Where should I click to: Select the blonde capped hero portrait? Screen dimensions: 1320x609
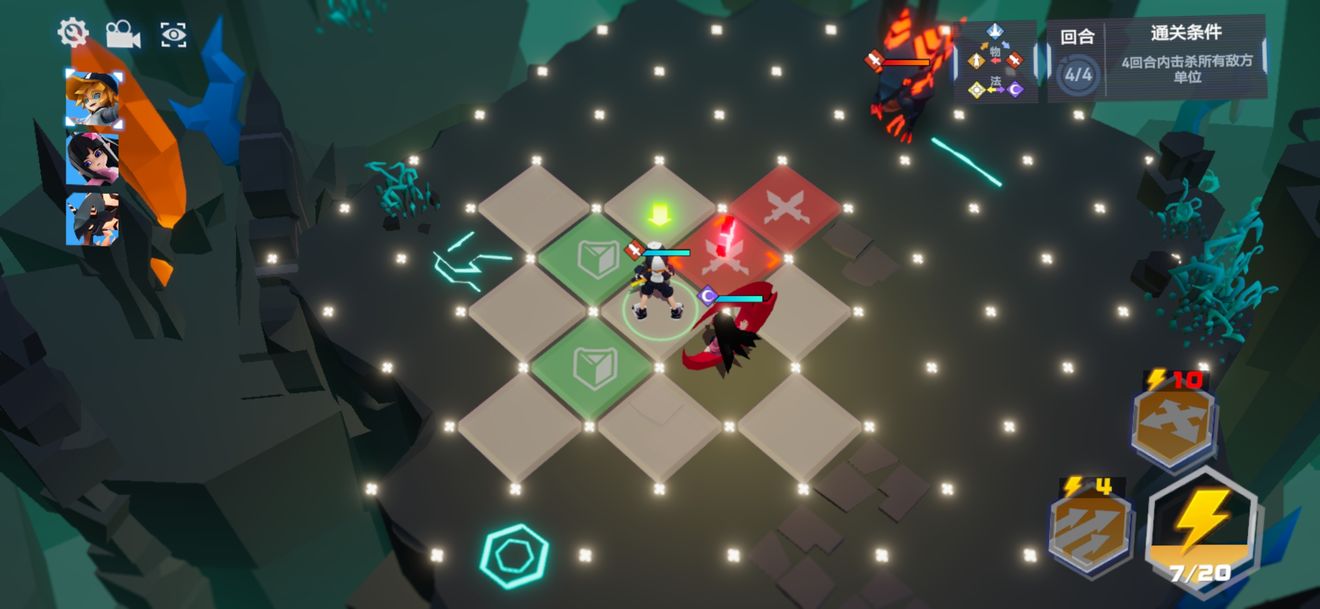(93, 100)
